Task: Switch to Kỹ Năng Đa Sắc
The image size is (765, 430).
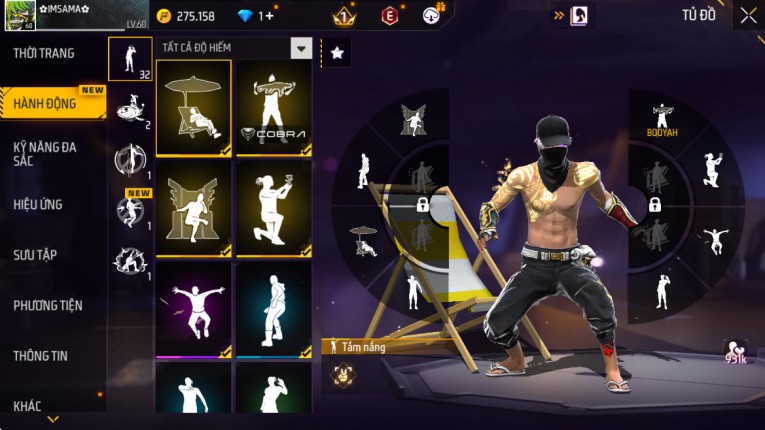Action: coord(45,153)
